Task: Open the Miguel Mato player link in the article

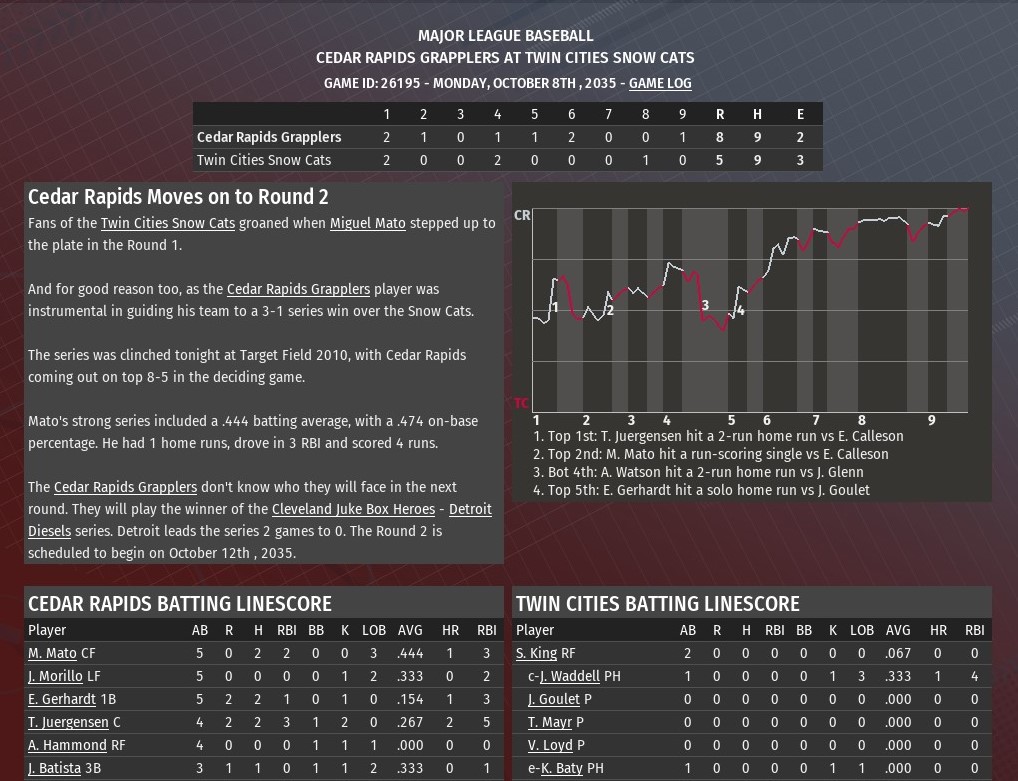Action: pyautogui.click(x=367, y=223)
